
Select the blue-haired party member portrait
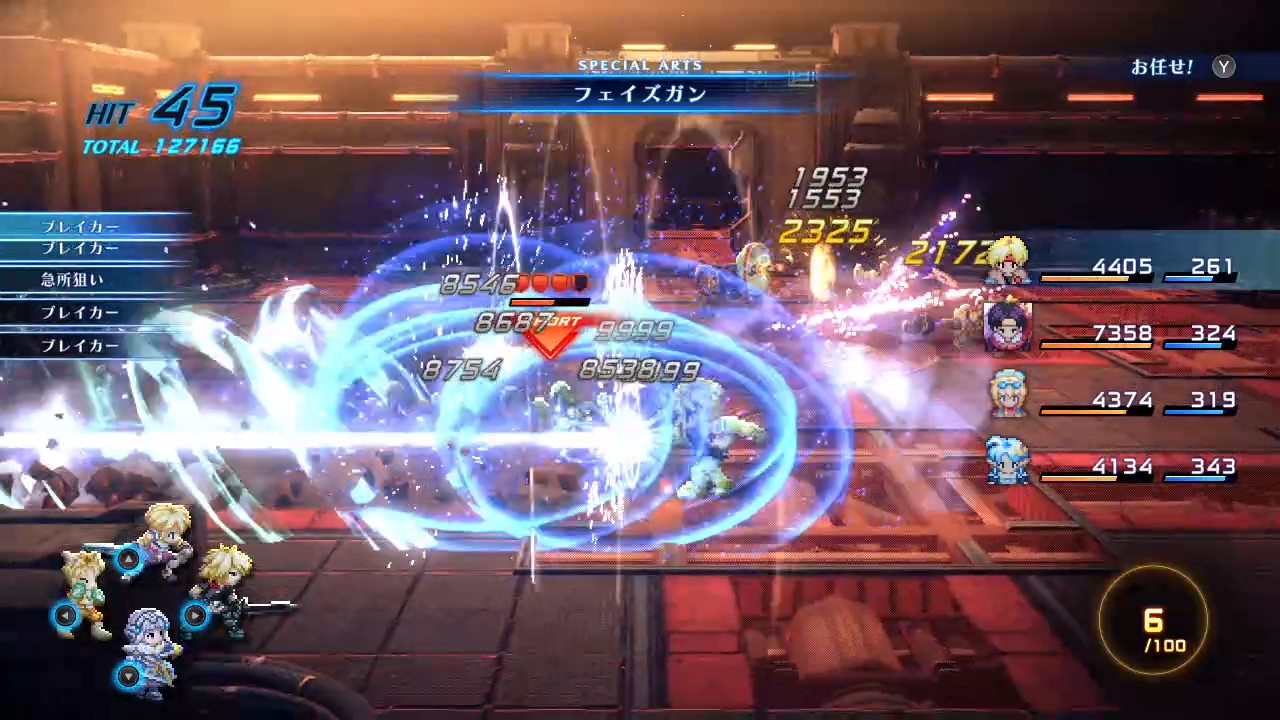click(x=1007, y=460)
